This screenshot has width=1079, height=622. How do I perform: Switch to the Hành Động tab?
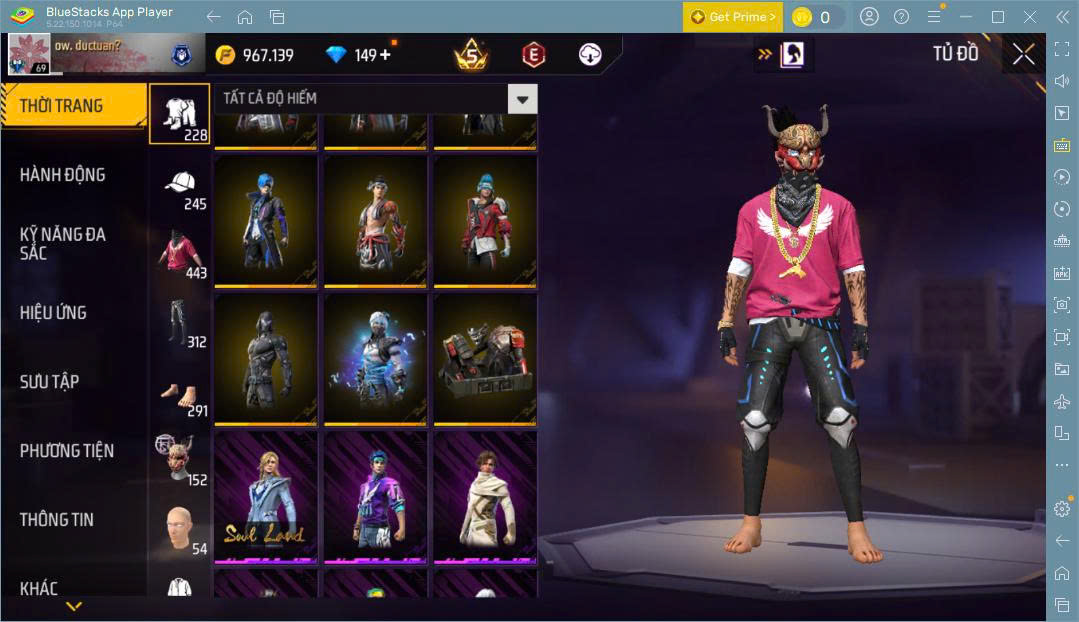click(63, 175)
